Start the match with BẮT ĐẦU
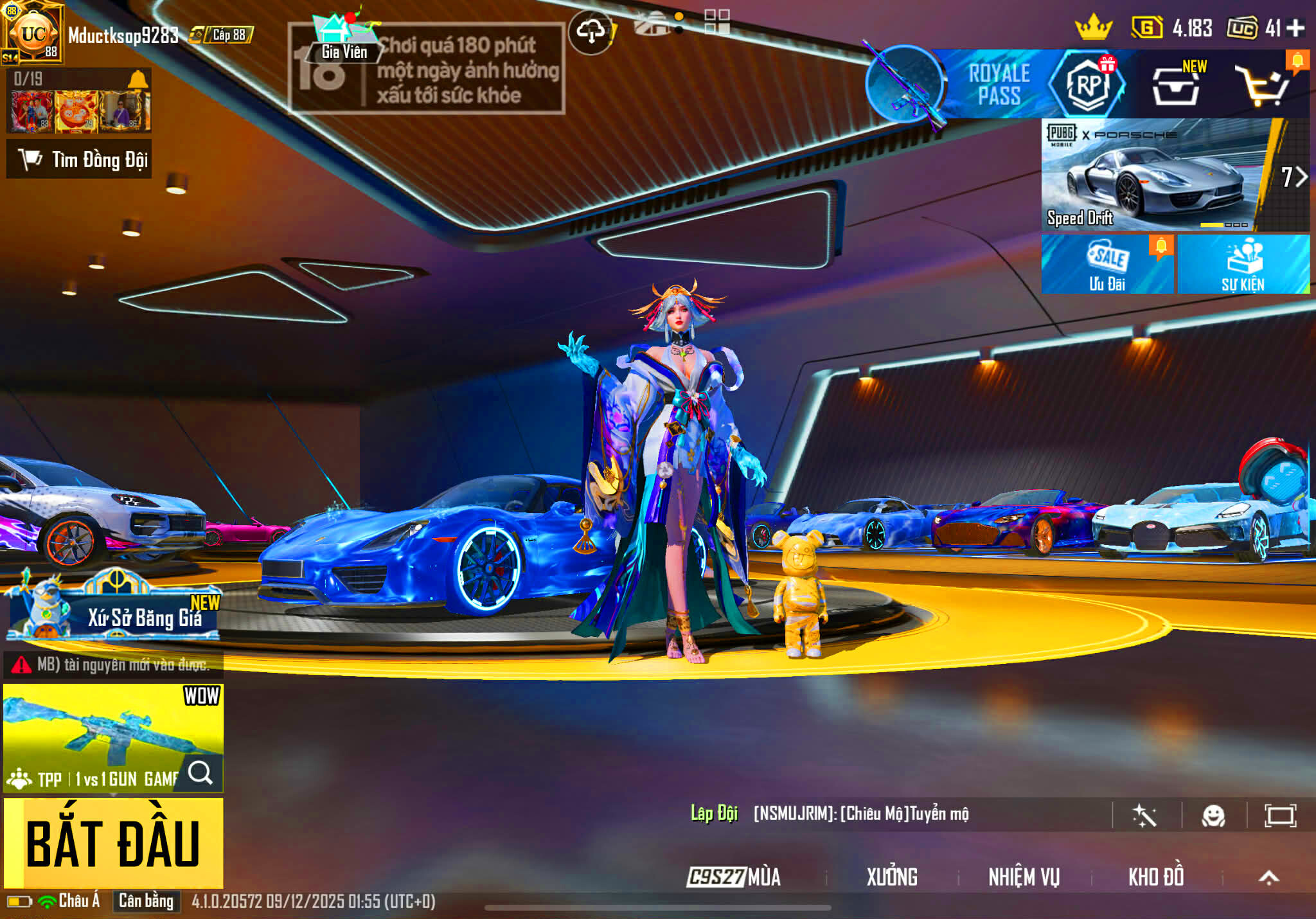 (113, 843)
